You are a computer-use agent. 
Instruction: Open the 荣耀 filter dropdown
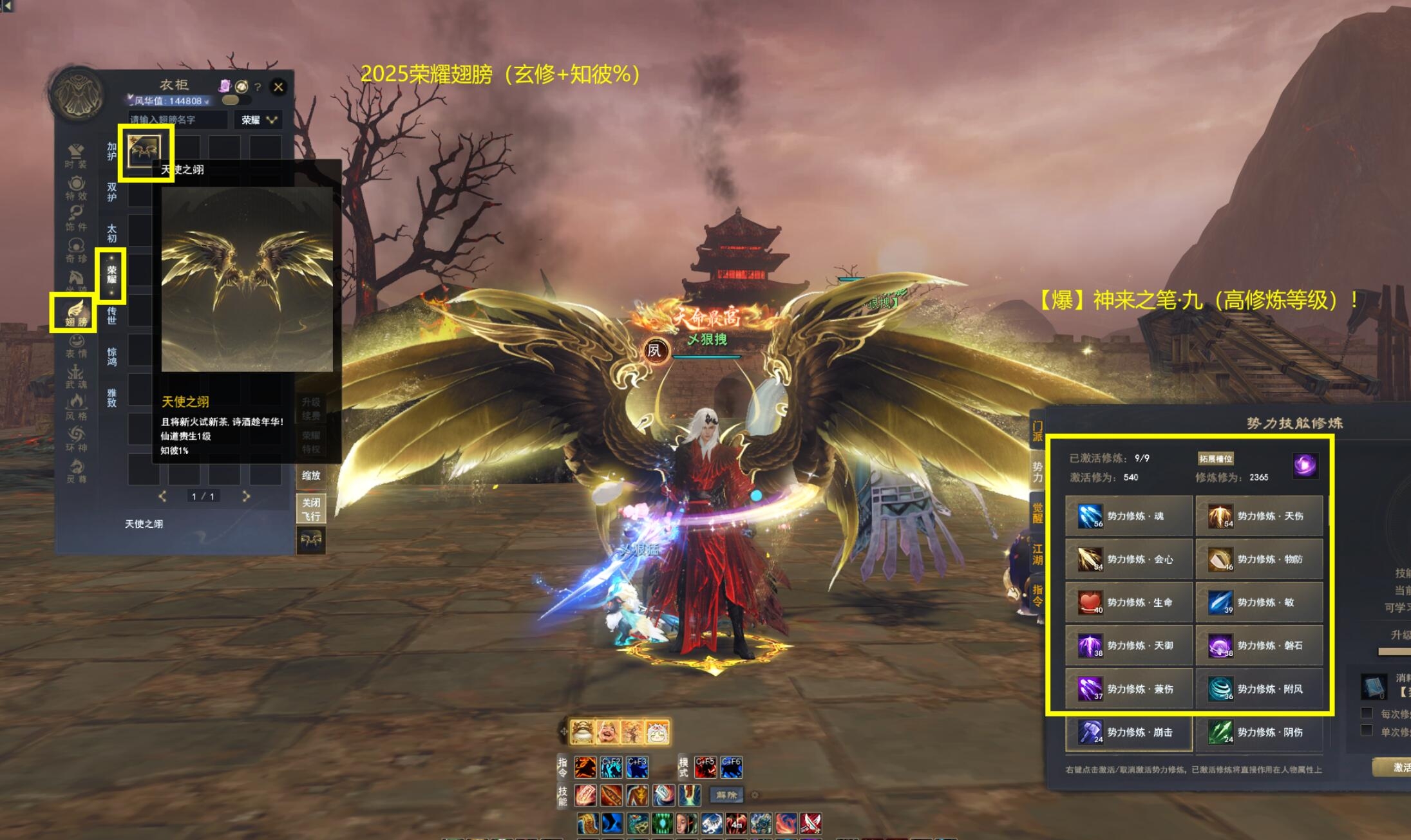(258, 120)
